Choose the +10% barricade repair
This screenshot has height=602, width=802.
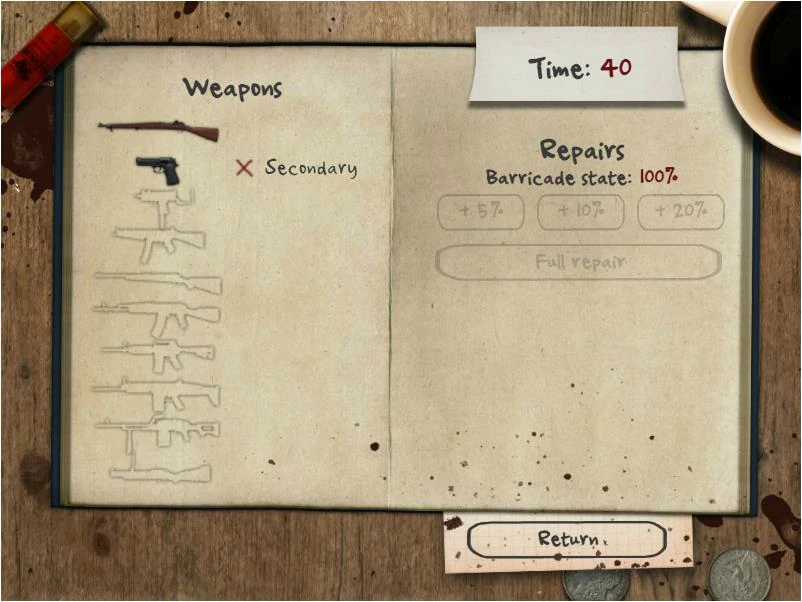(580, 212)
